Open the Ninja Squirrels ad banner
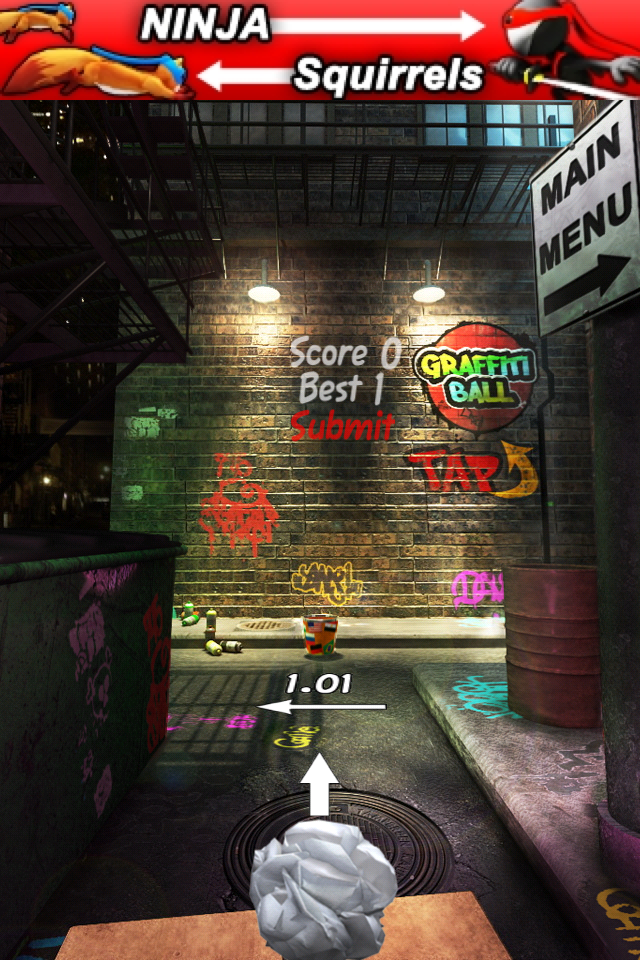640x960 pixels. click(x=320, y=50)
